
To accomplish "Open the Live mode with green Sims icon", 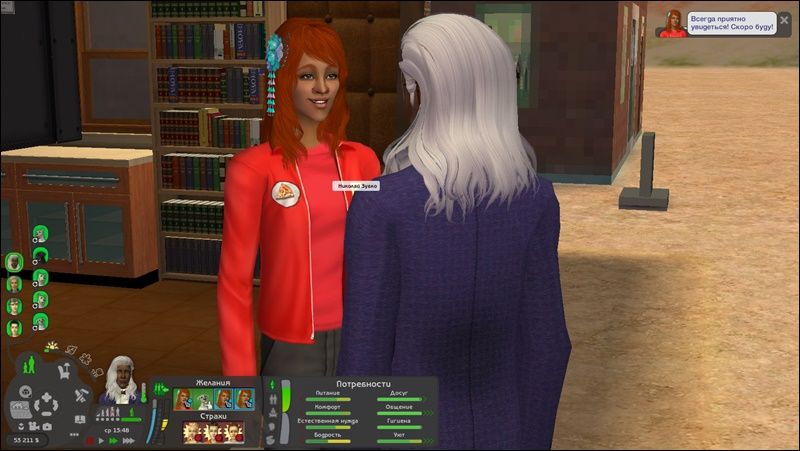I will [x=27, y=363].
